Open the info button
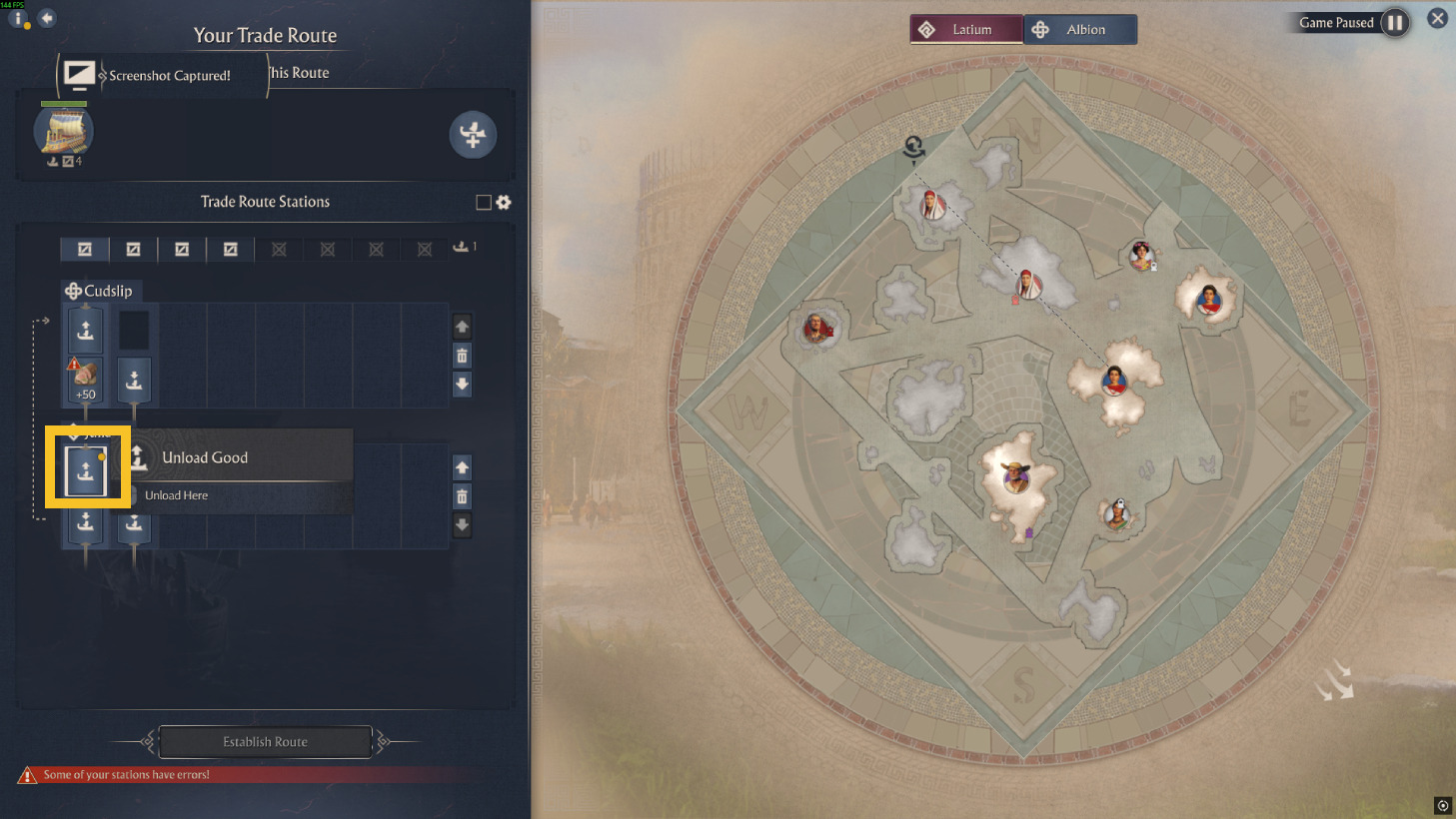1456x819 pixels. (x=18, y=18)
